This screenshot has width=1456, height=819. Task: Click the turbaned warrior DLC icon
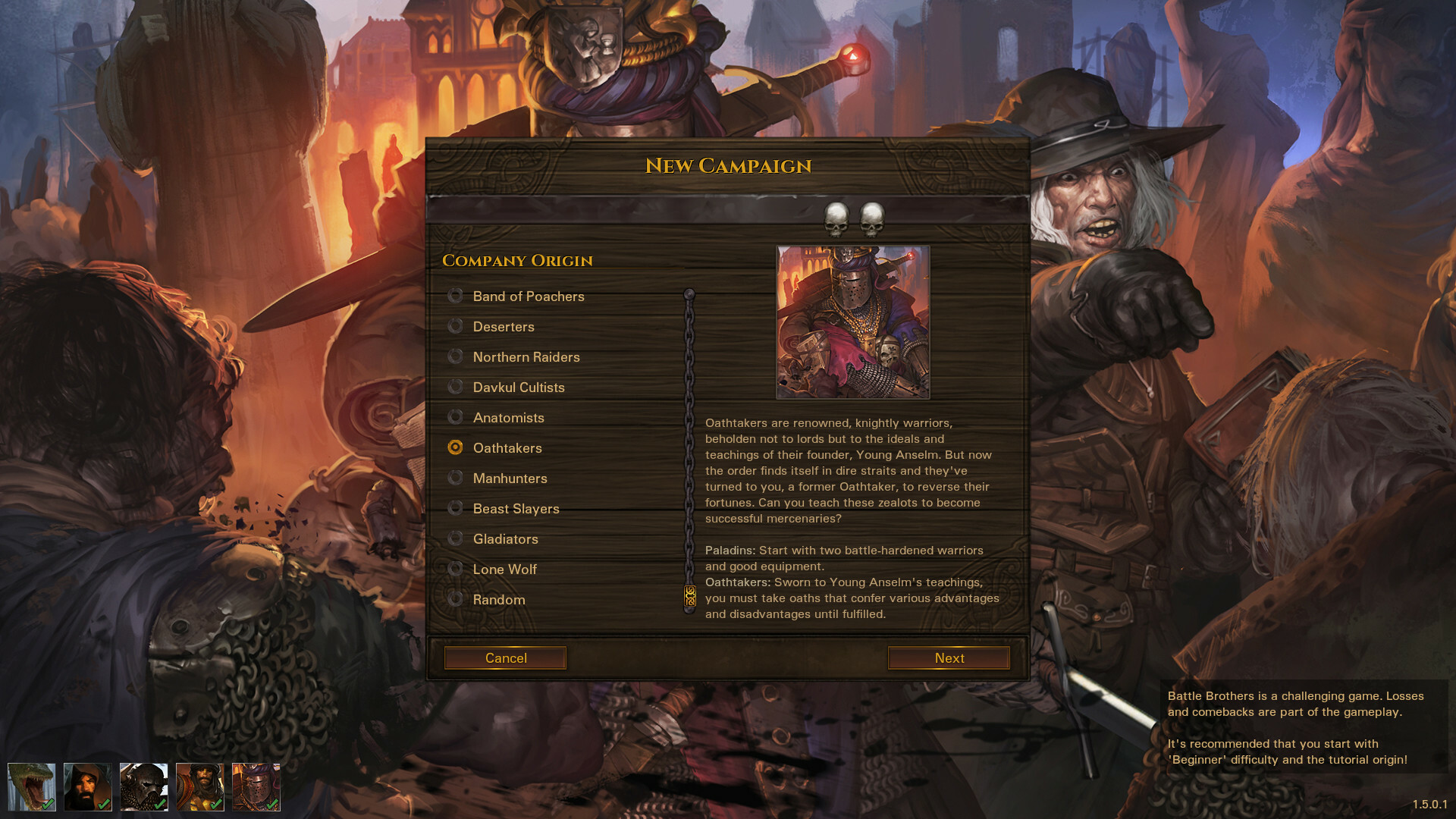(x=199, y=787)
